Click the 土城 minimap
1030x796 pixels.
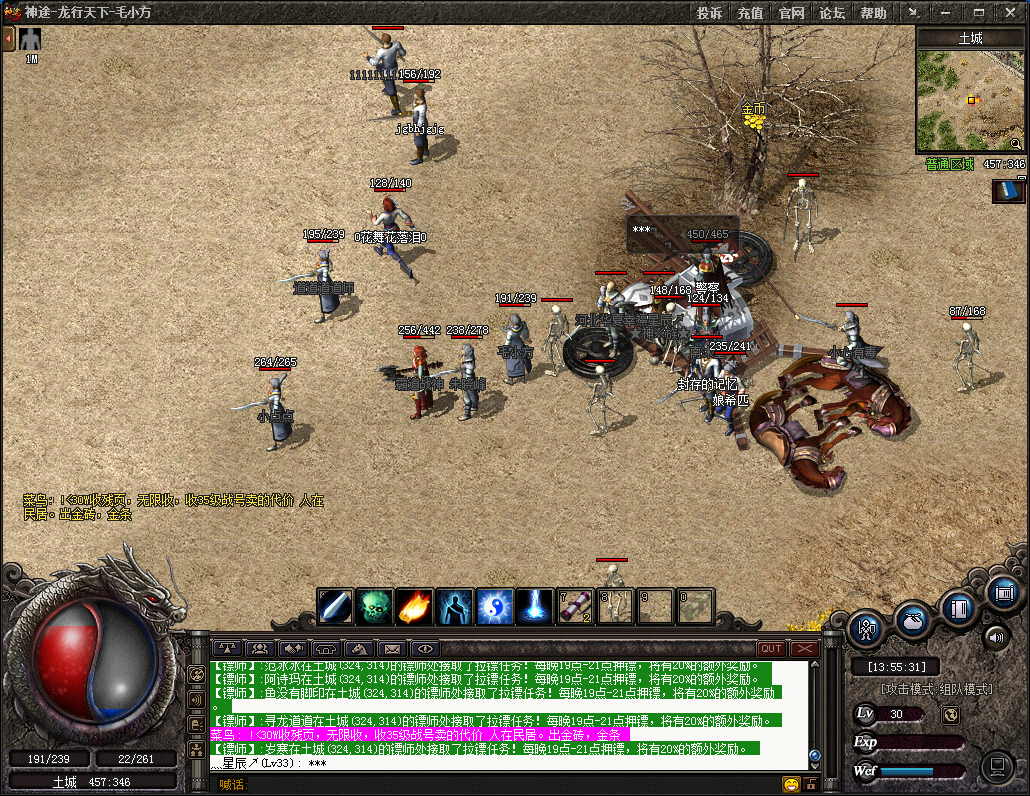pos(970,100)
